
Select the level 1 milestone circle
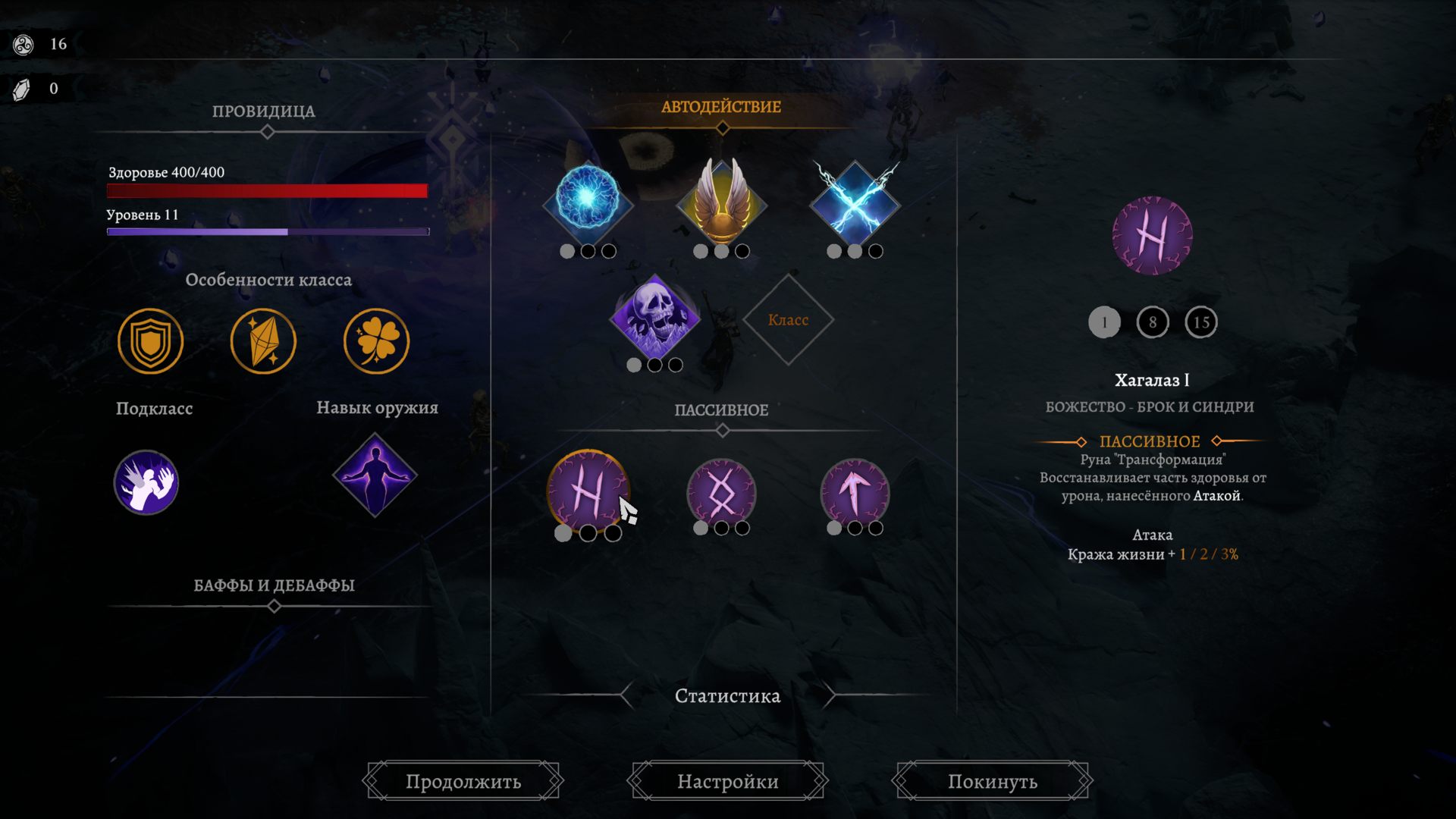pos(1103,322)
